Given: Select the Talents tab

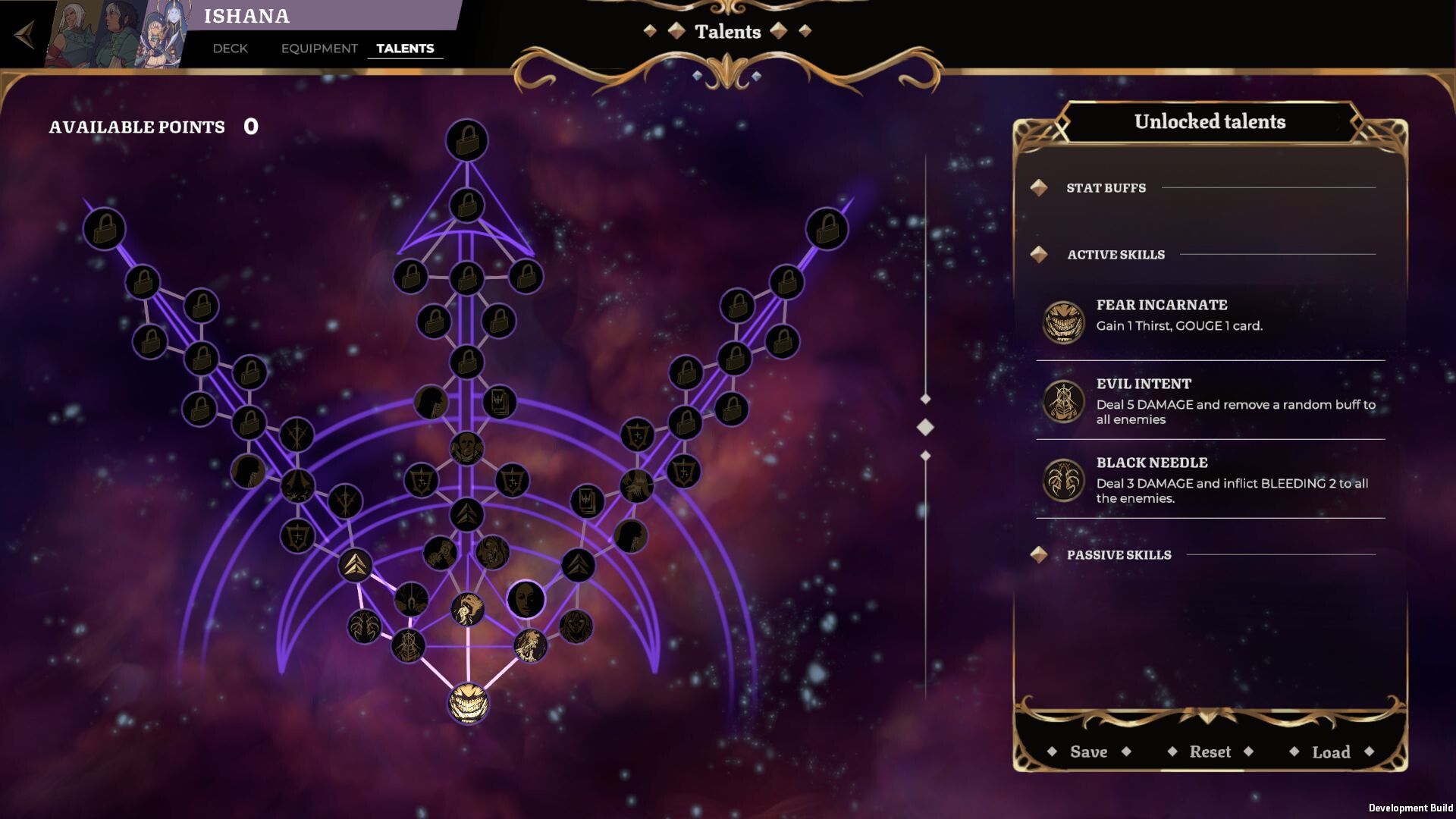Looking at the screenshot, I should click(405, 49).
